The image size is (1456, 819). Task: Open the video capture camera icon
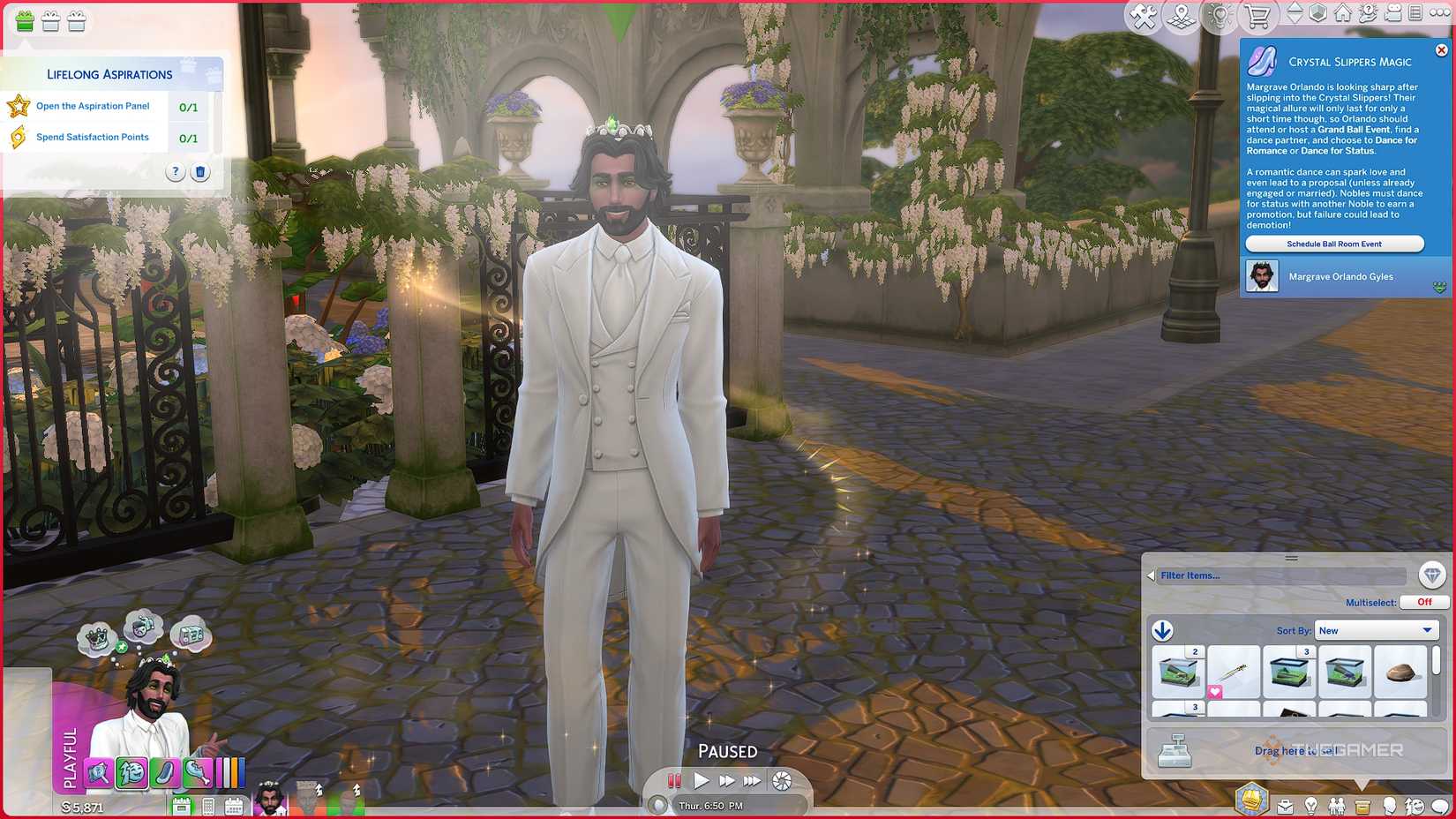[1392, 12]
